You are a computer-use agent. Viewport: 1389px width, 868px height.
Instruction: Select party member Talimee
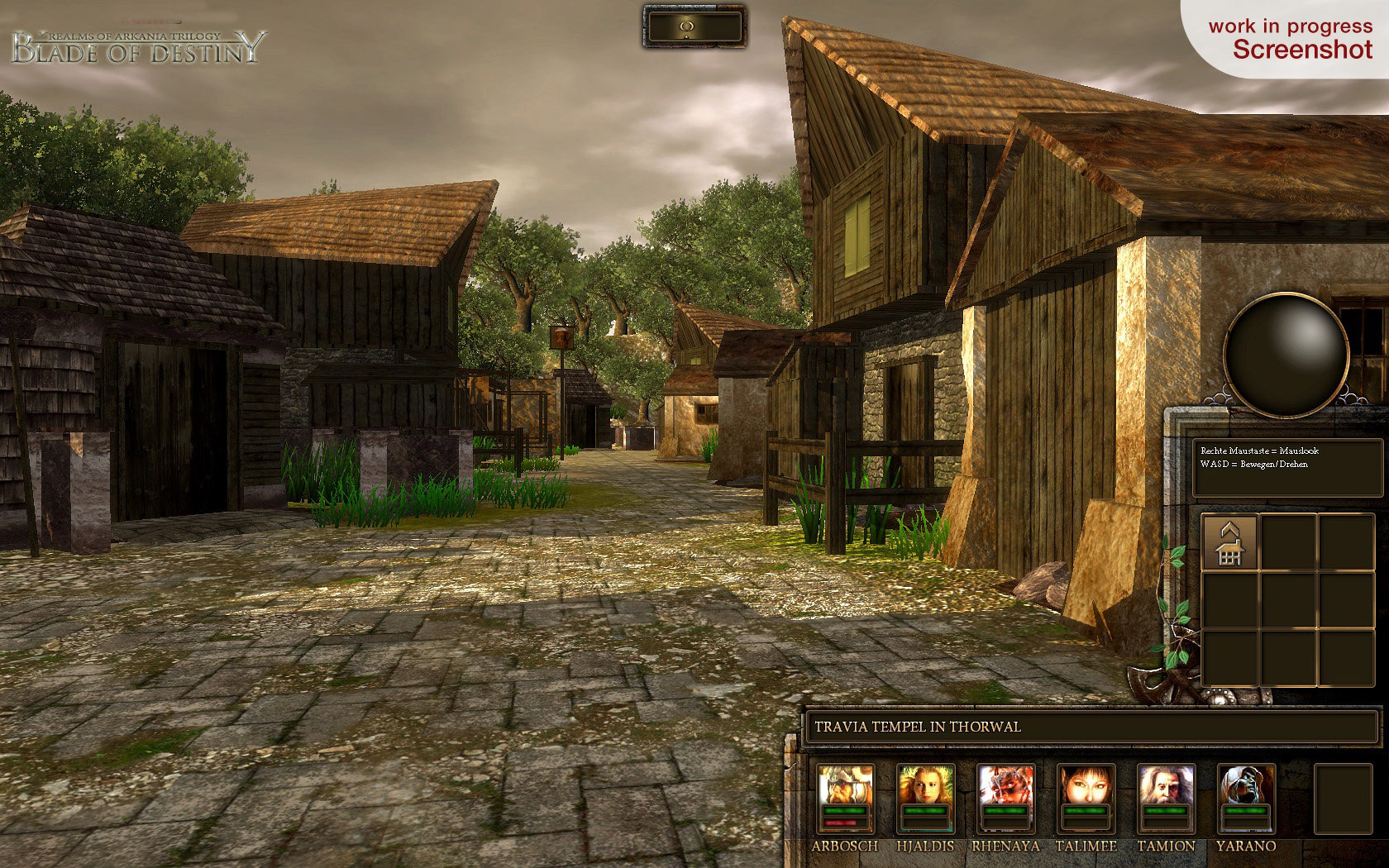1086,791
